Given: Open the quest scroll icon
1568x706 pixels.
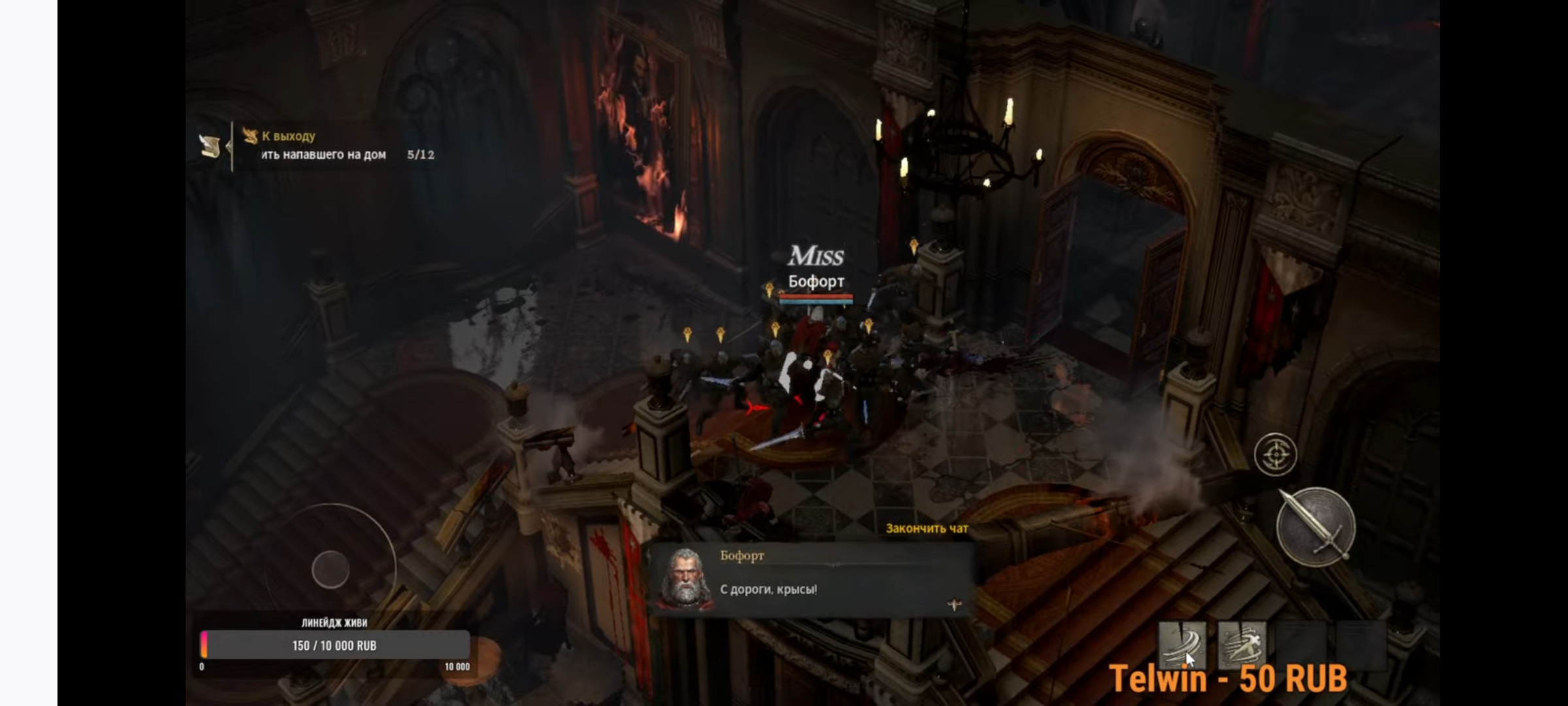Looking at the screenshot, I should click(x=210, y=146).
